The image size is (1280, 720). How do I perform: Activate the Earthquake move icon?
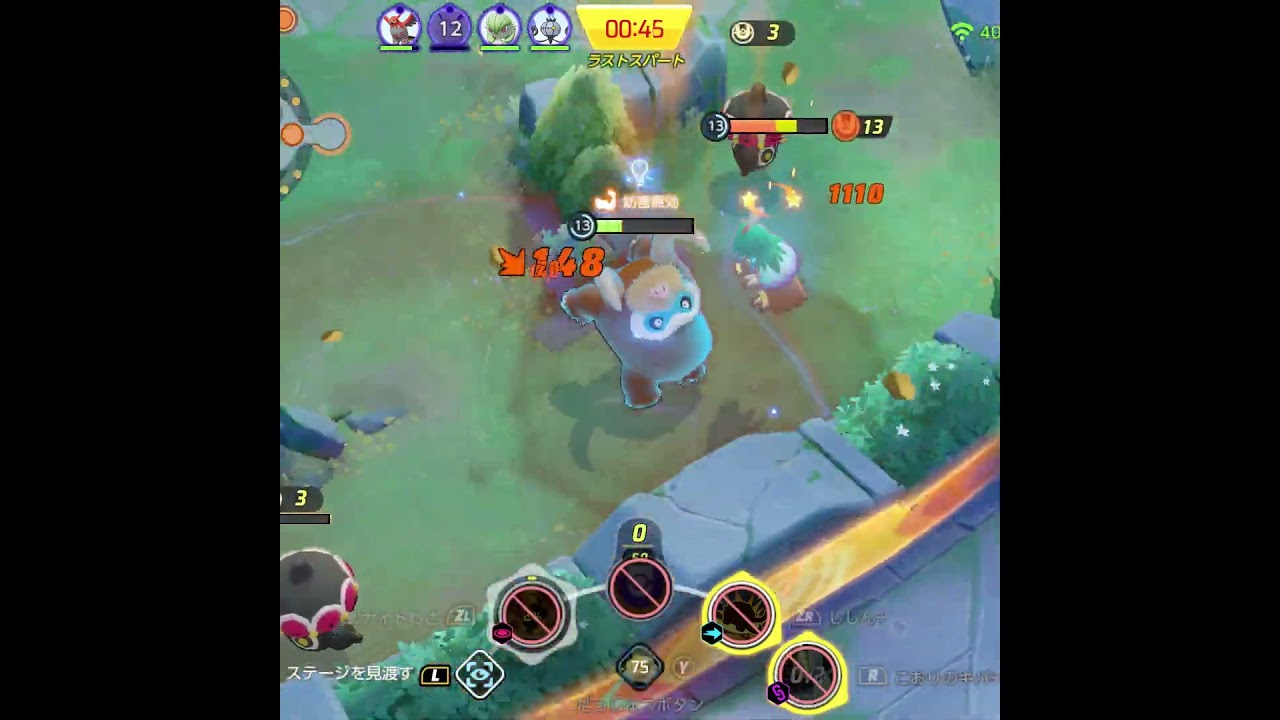click(x=741, y=613)
